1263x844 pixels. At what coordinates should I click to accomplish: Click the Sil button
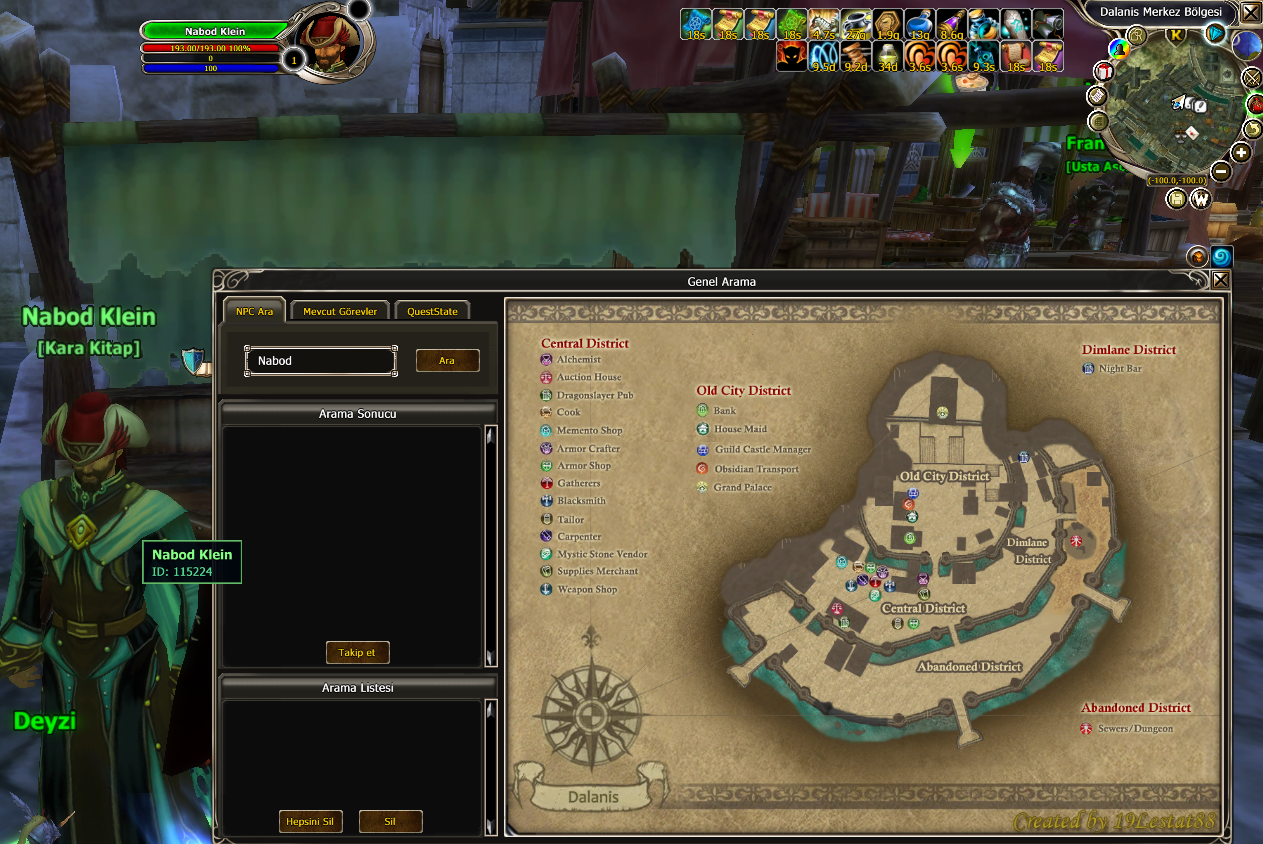[x=390, y=822]
